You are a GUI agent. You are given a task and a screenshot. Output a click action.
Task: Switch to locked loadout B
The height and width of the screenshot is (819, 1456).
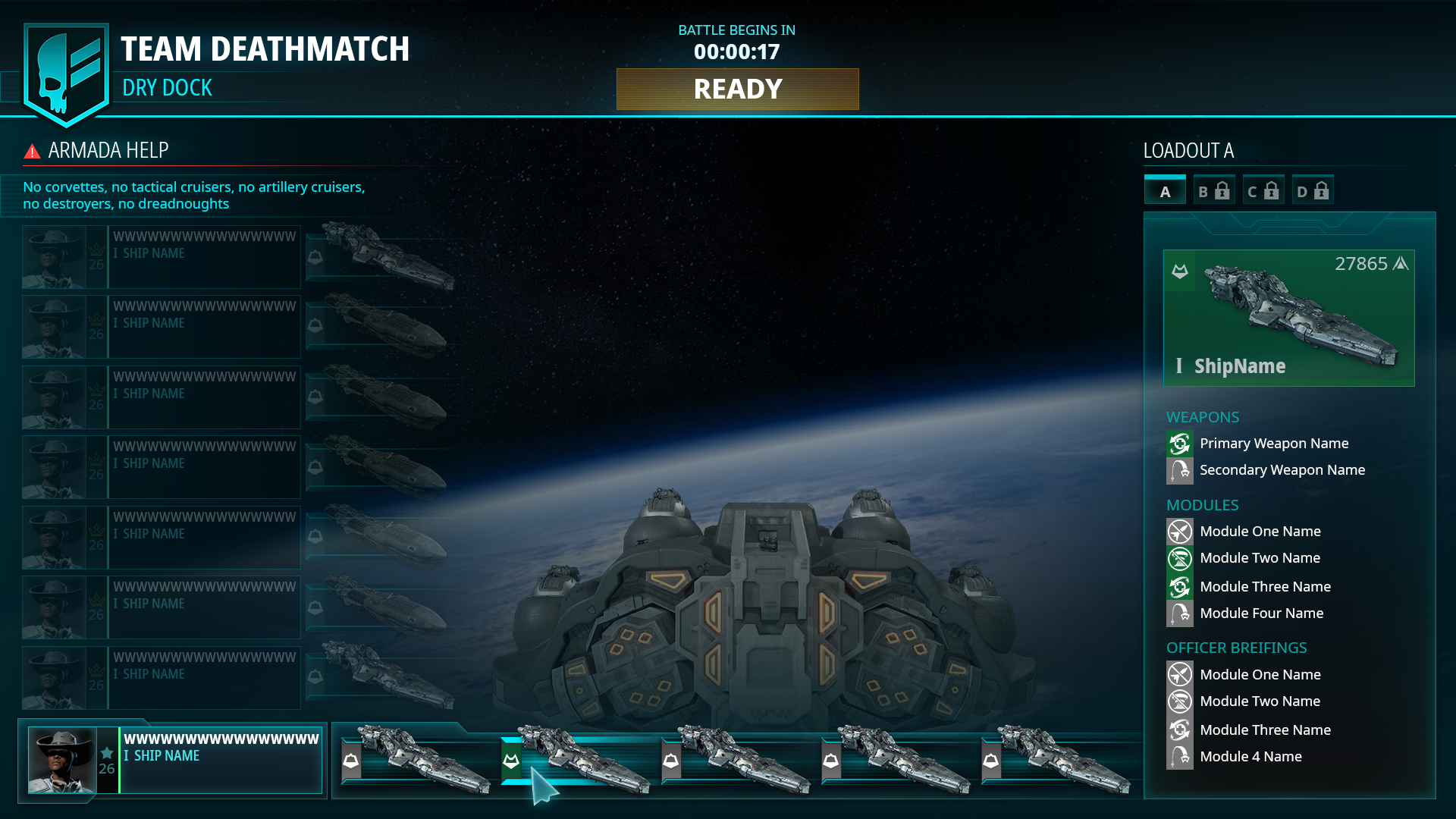click(x=1213, y=191)
